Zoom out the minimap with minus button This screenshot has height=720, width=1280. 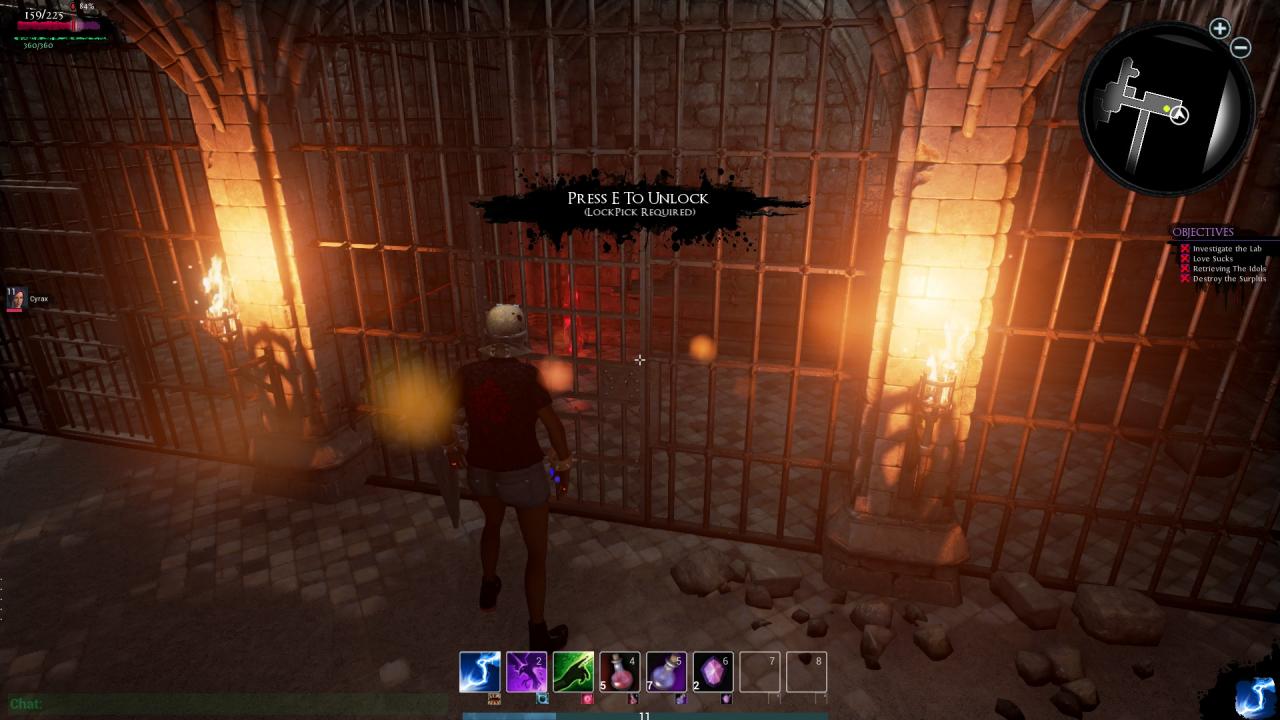(1241, 47)
